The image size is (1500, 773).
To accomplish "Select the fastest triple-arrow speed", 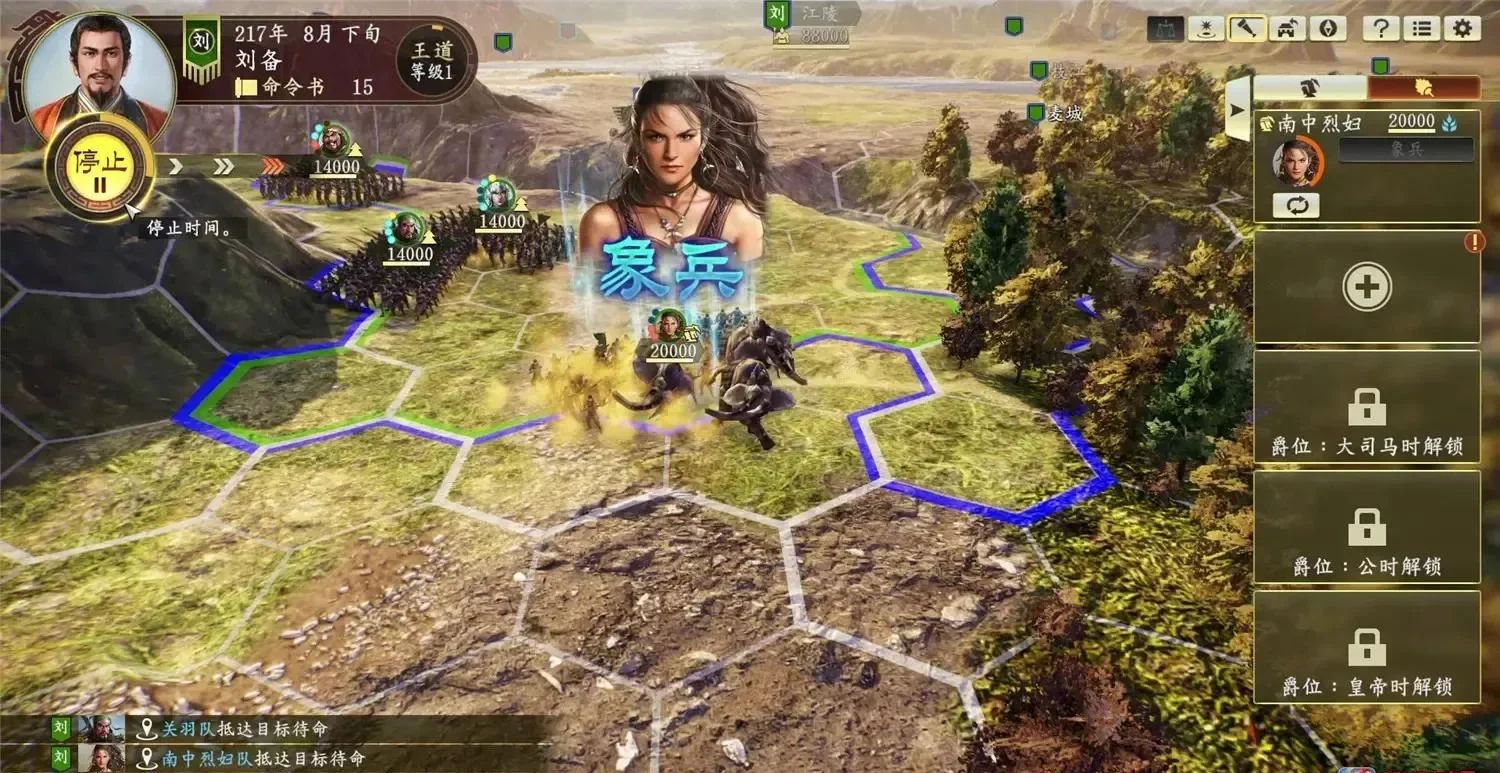I will click(x=272, y=166).
